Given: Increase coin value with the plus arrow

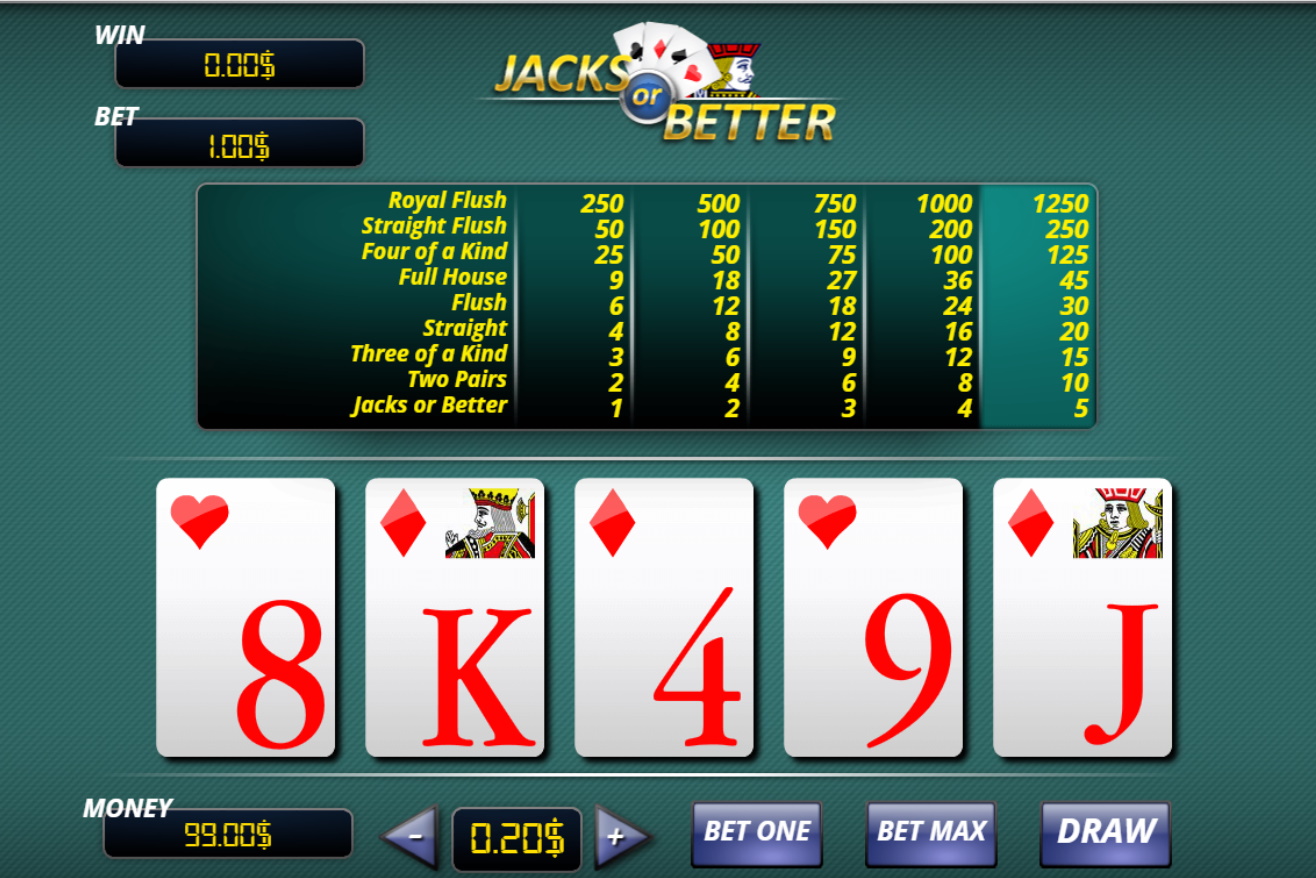Looking at the screenshot, I should click(620, 836).
